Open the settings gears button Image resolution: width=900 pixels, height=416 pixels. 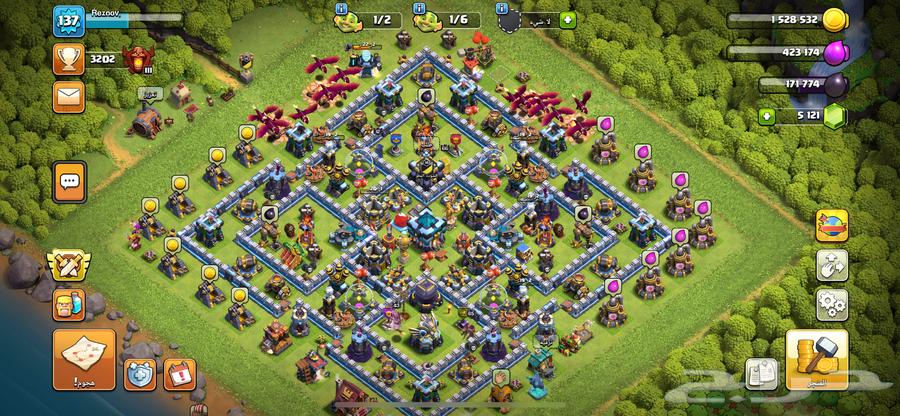click(832, 302)
